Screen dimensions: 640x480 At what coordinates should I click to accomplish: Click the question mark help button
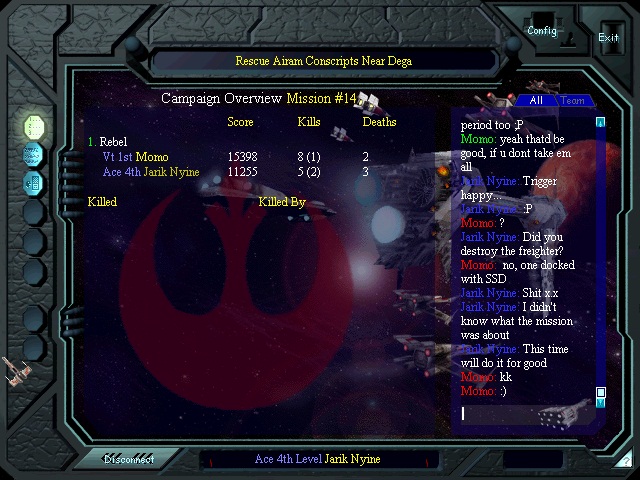[x=625, y=461]
